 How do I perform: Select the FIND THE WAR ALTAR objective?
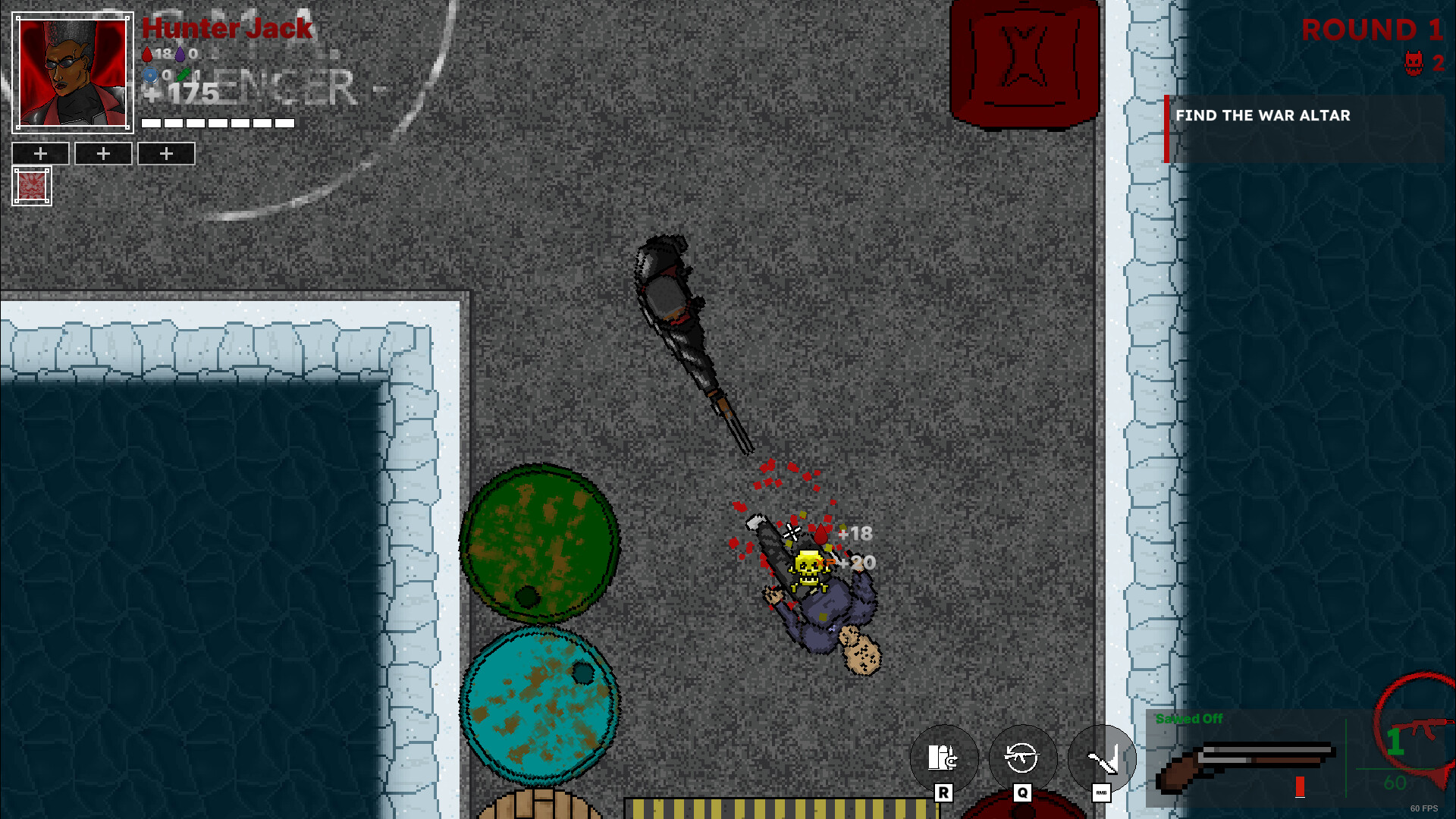(1263, 115)
